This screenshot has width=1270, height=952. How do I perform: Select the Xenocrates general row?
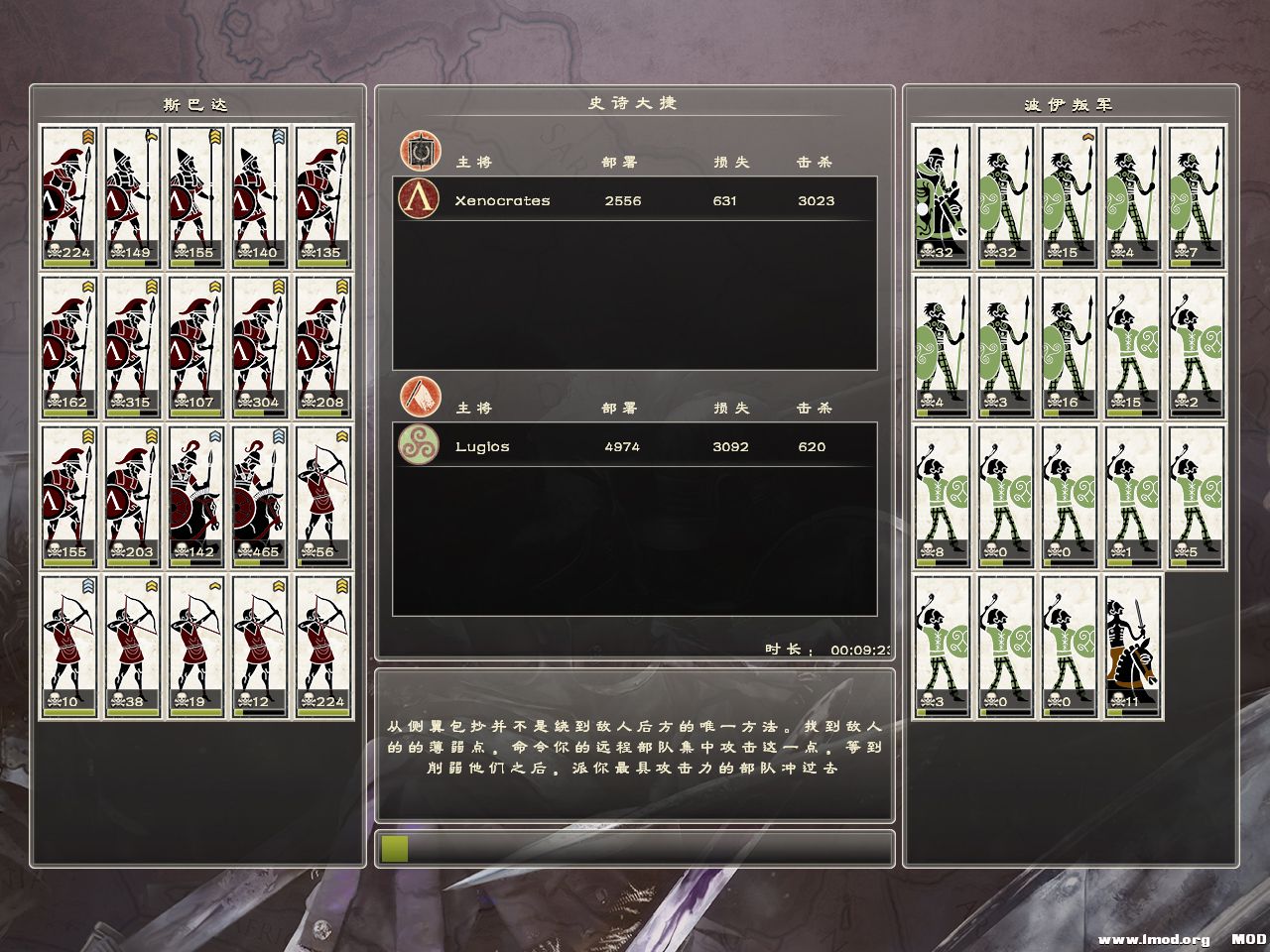point(635,200)
